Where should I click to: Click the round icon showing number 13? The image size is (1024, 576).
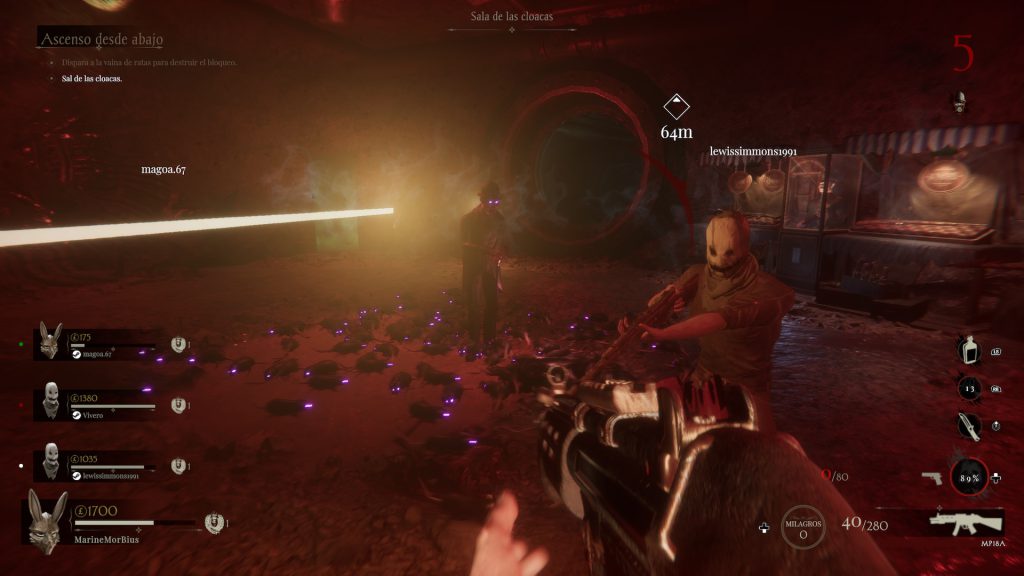[x=967, y=389]
